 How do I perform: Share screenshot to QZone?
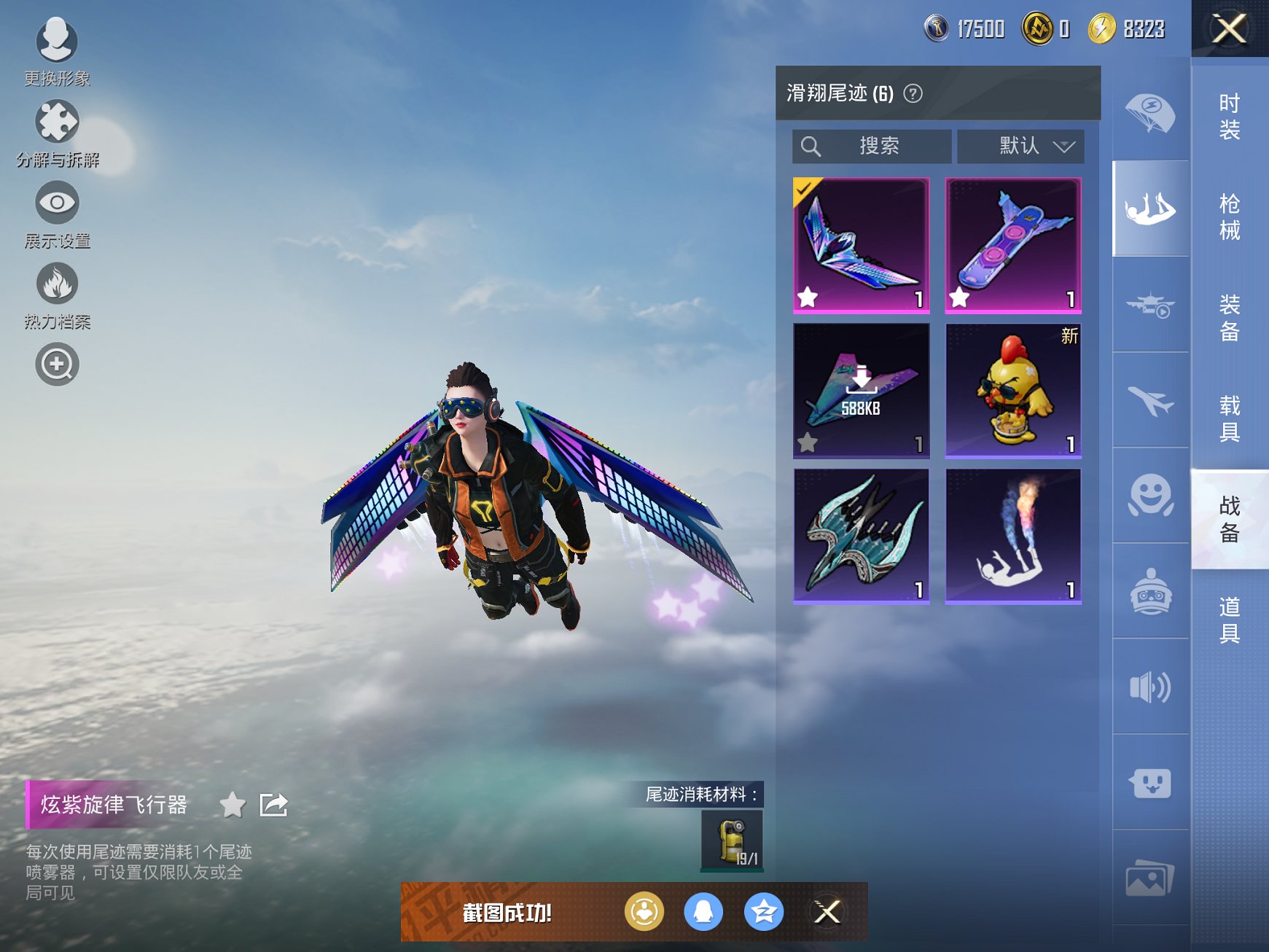(762, 911)
